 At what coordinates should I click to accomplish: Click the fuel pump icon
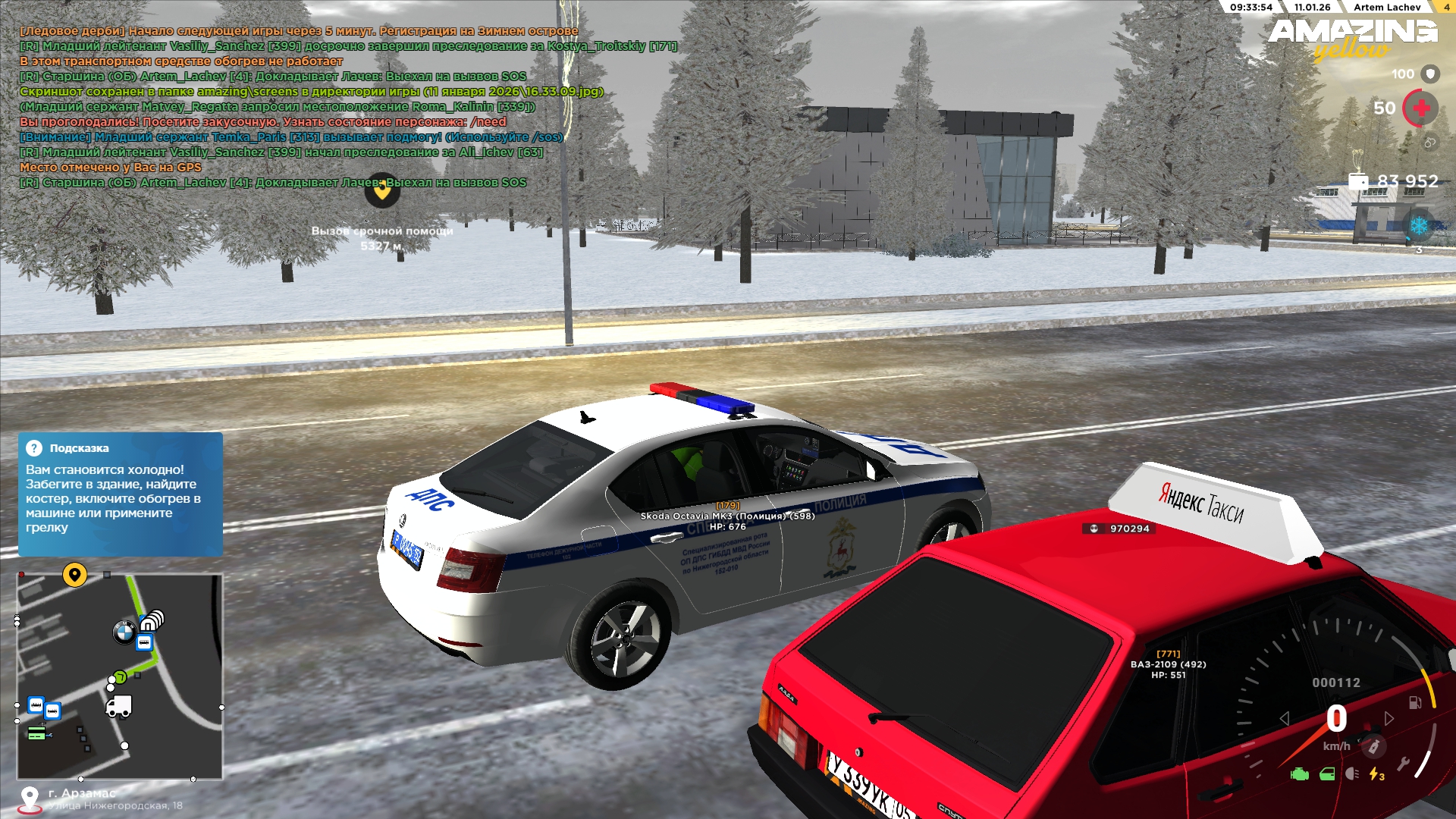click(1415, 702)
